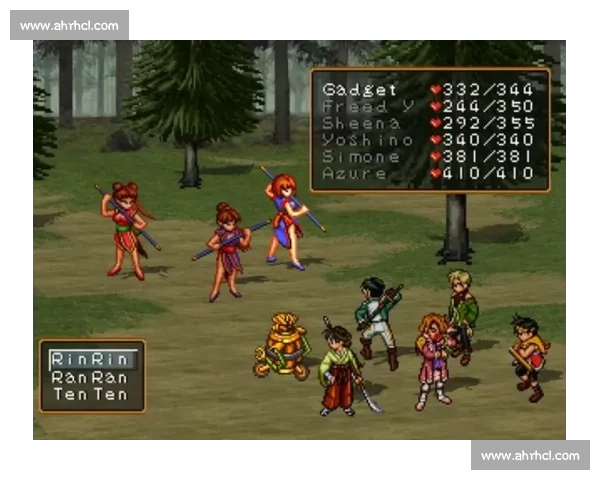Choose RanRan from the enemy list

click(x=90, y=377)
